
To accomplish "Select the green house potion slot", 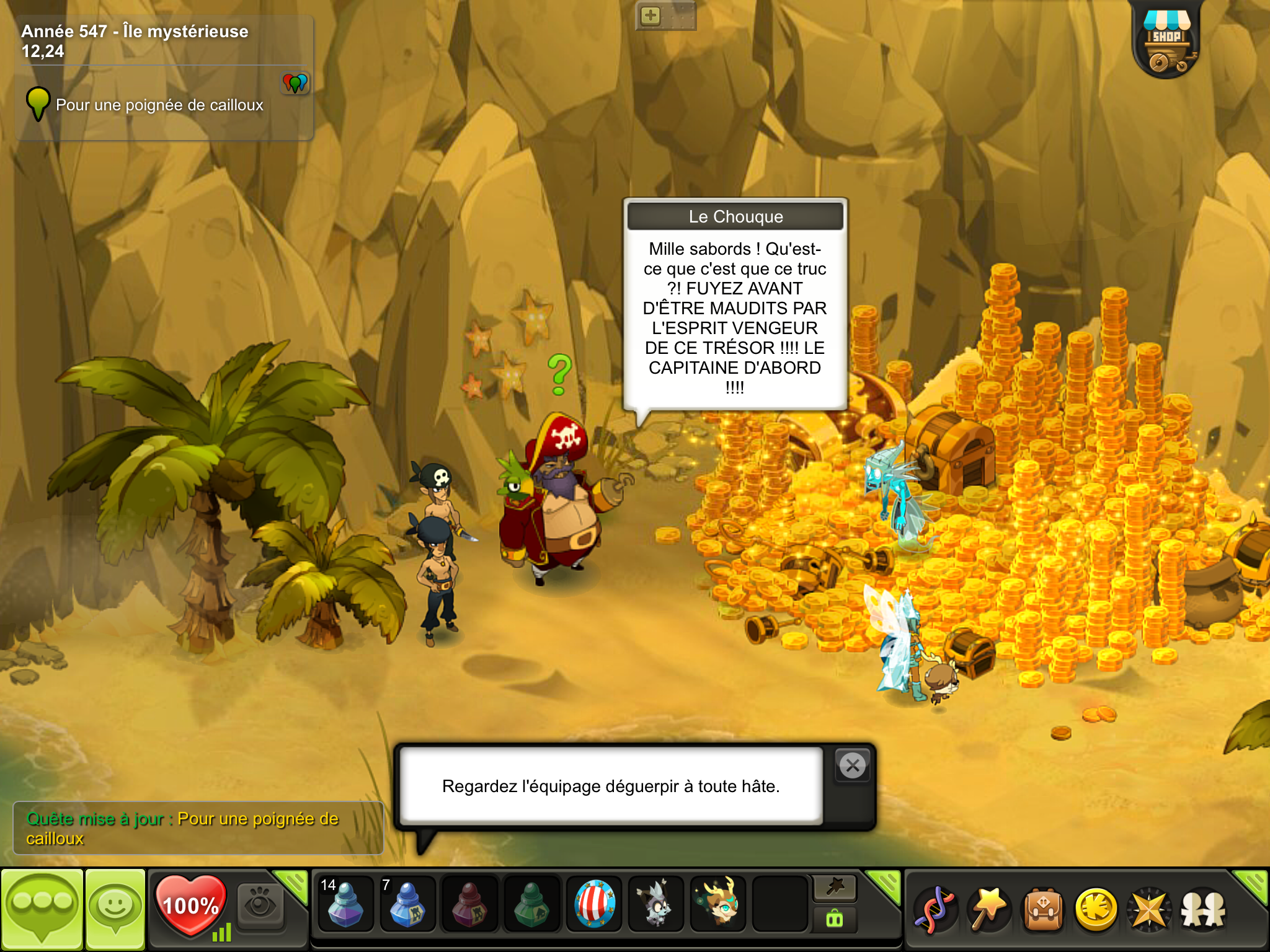I will (x=531, y=905).
